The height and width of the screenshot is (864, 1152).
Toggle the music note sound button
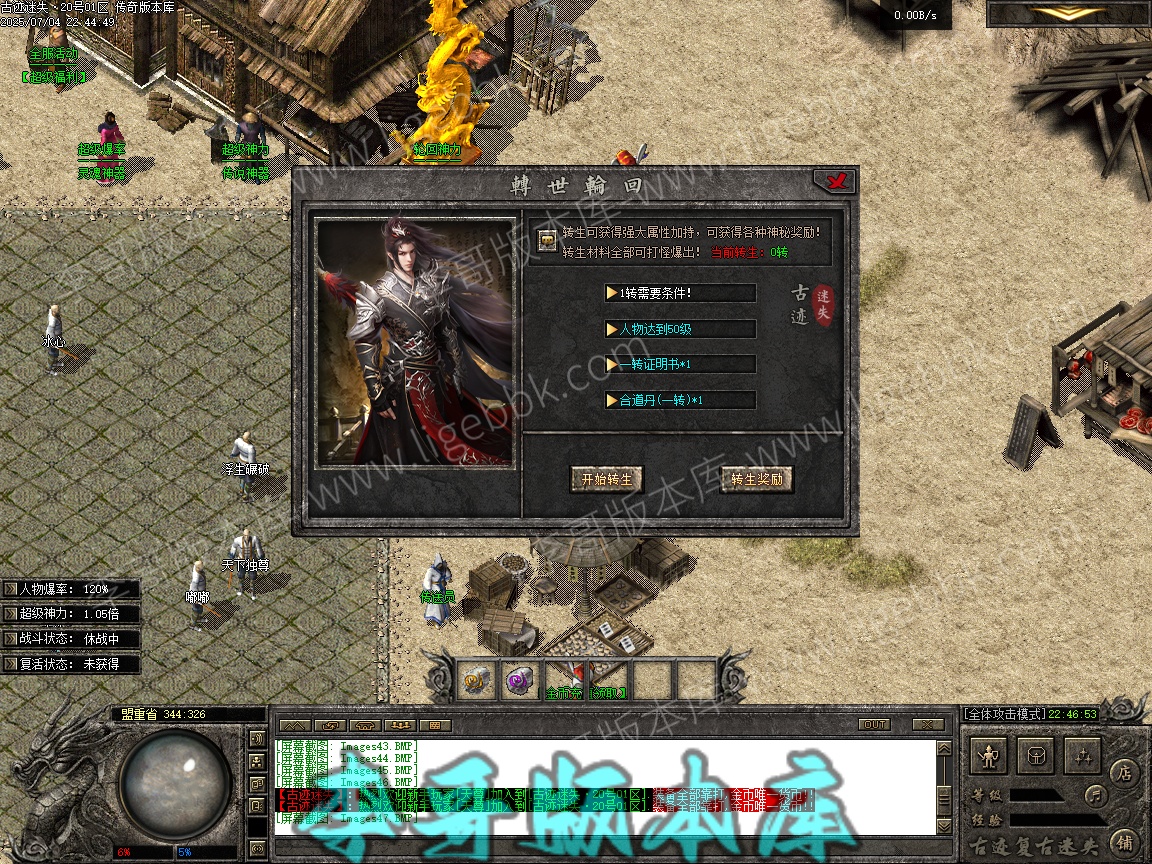tap(1096, 796)
